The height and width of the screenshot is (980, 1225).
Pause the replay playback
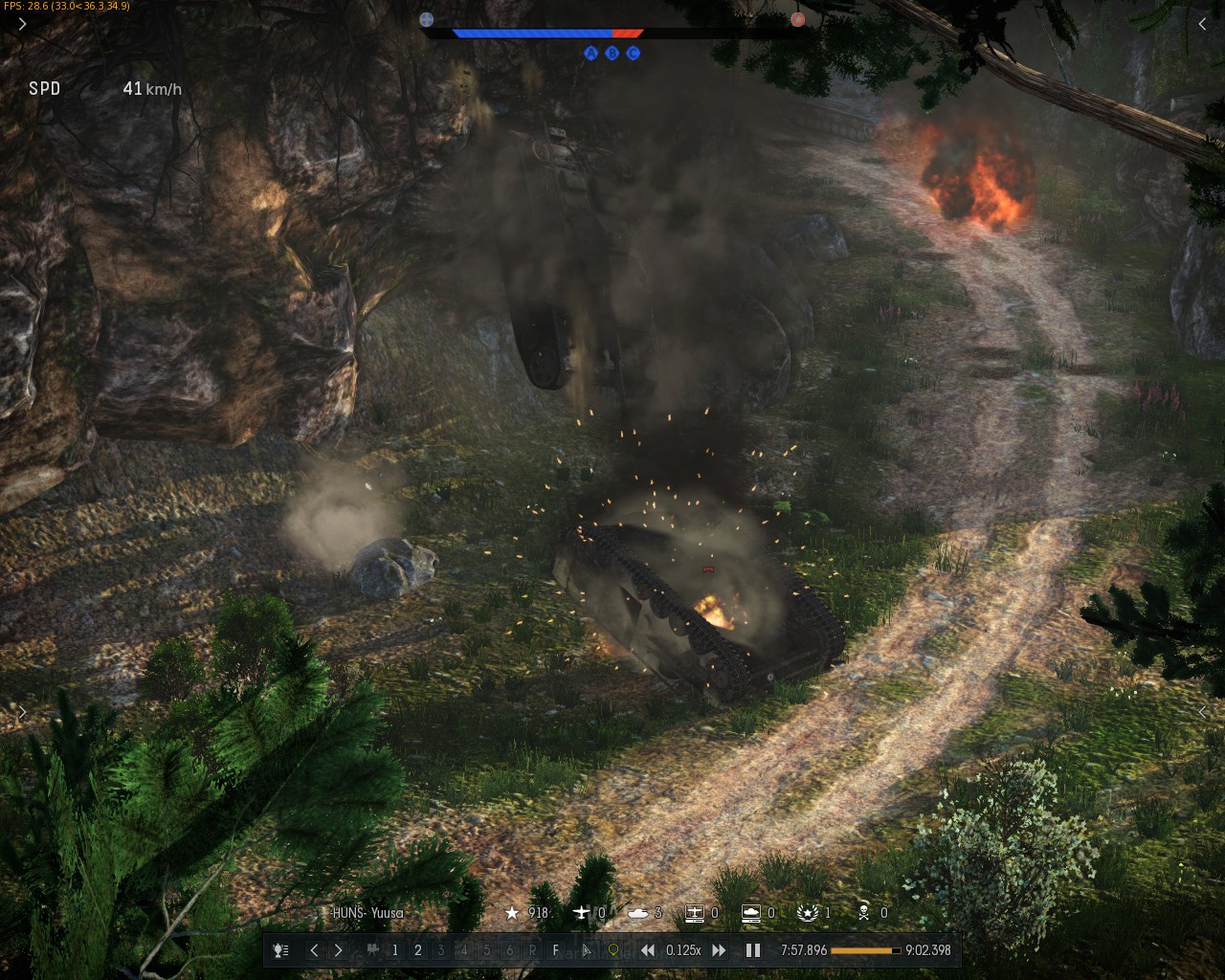[753, 950]
